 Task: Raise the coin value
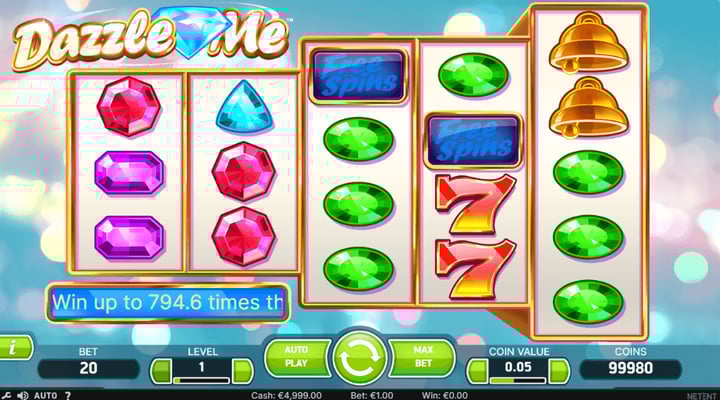pos(558,372)
